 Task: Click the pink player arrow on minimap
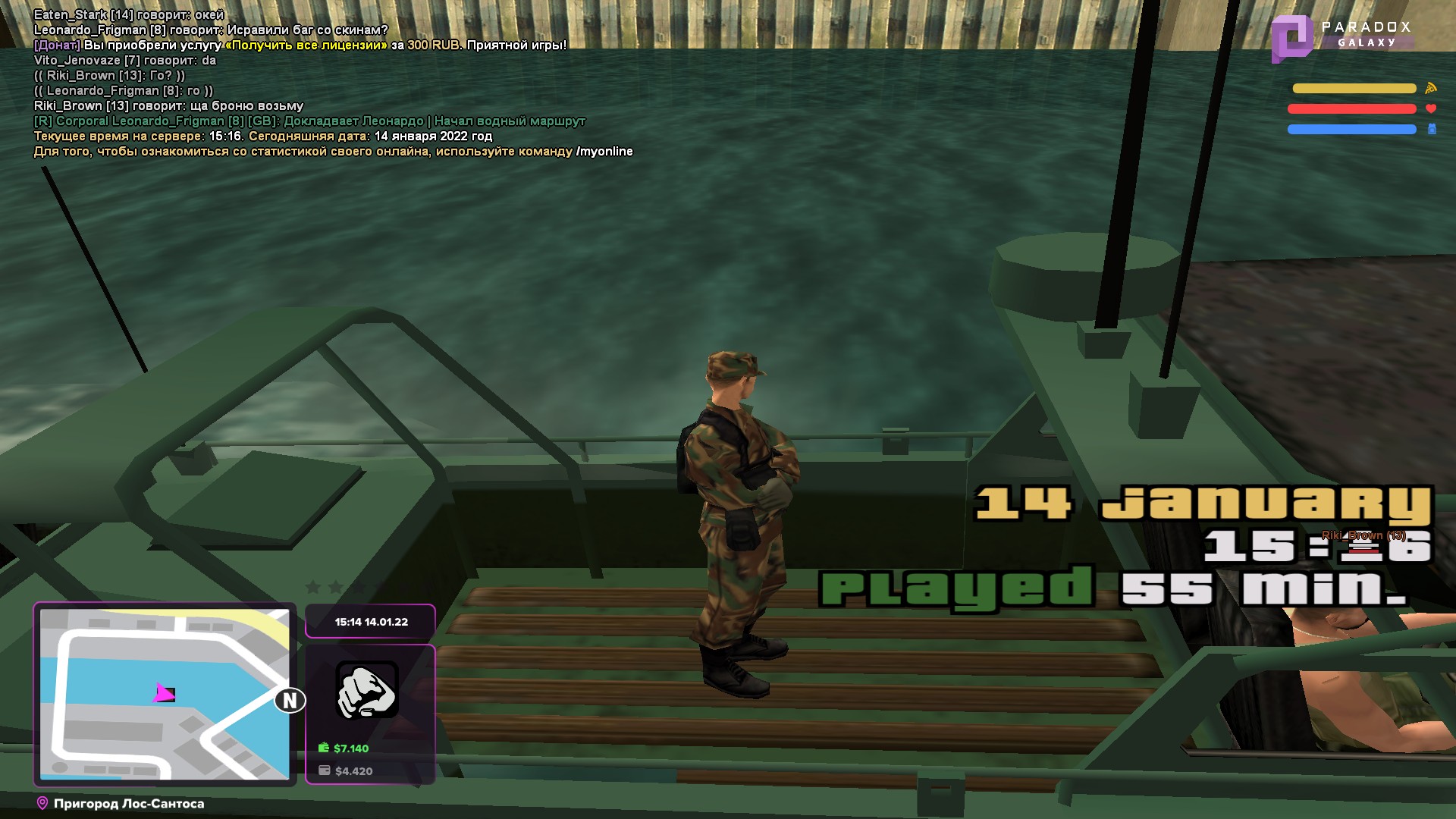tap(162, 692)
